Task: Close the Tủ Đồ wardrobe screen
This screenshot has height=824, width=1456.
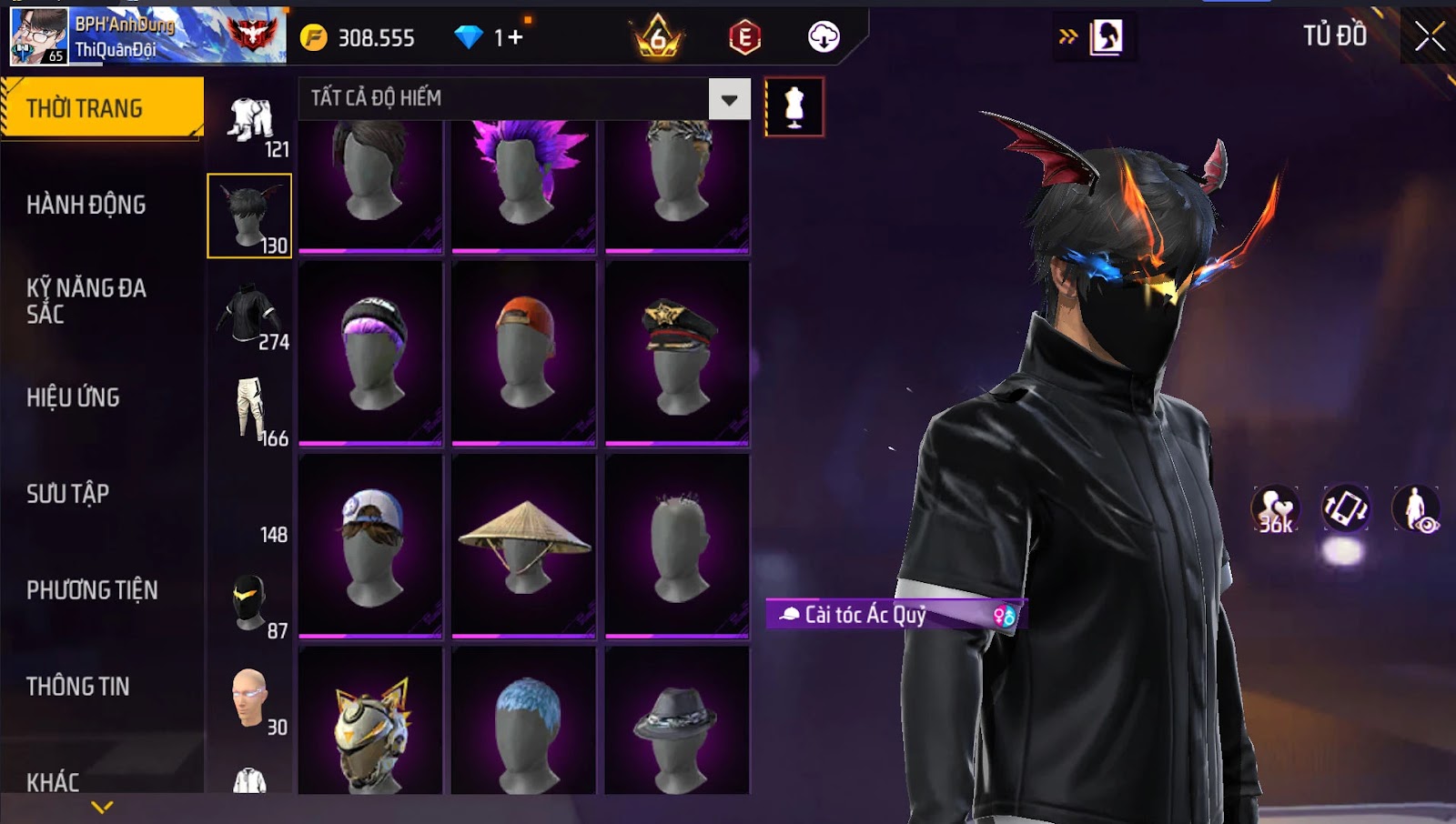Action: point(1430,36)
